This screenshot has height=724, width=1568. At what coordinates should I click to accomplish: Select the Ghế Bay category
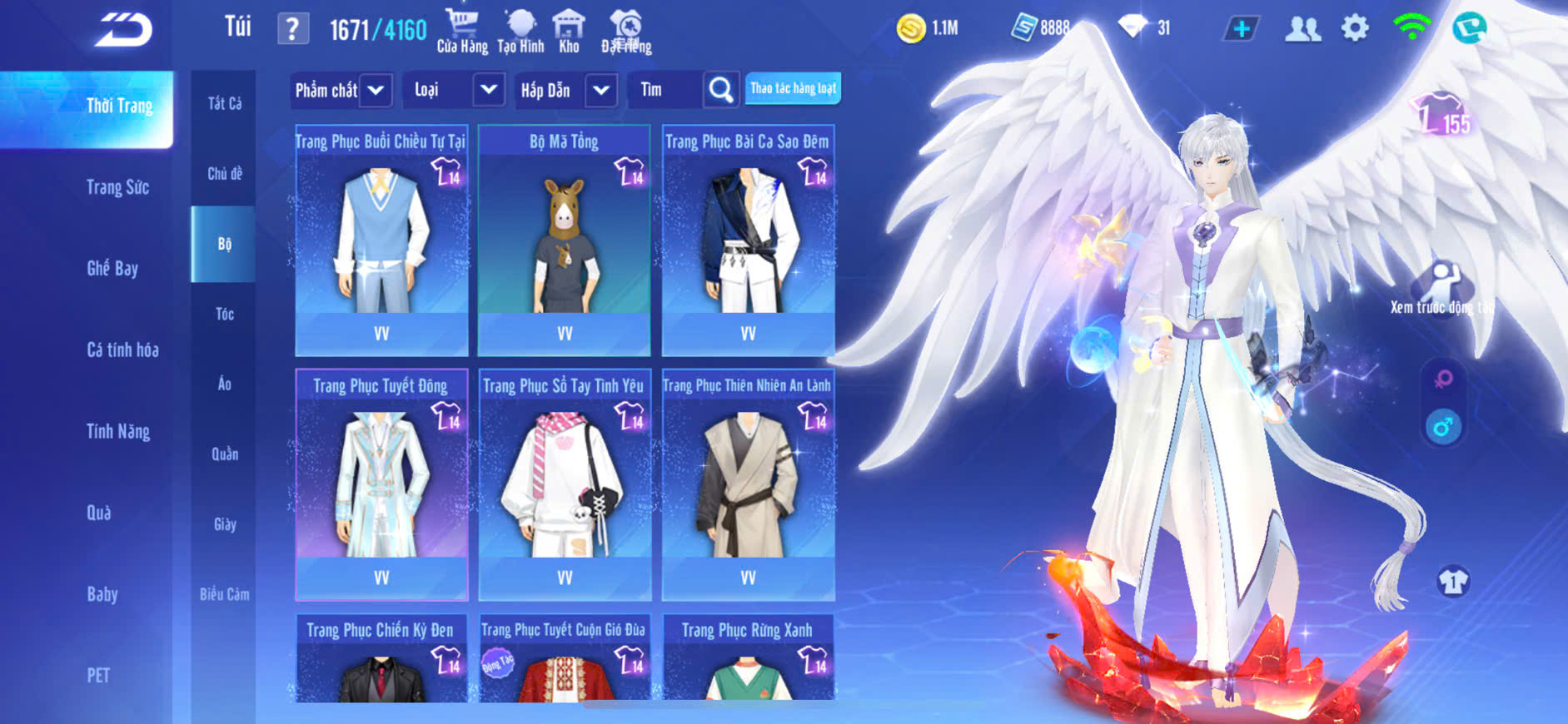tap(112, 269)
